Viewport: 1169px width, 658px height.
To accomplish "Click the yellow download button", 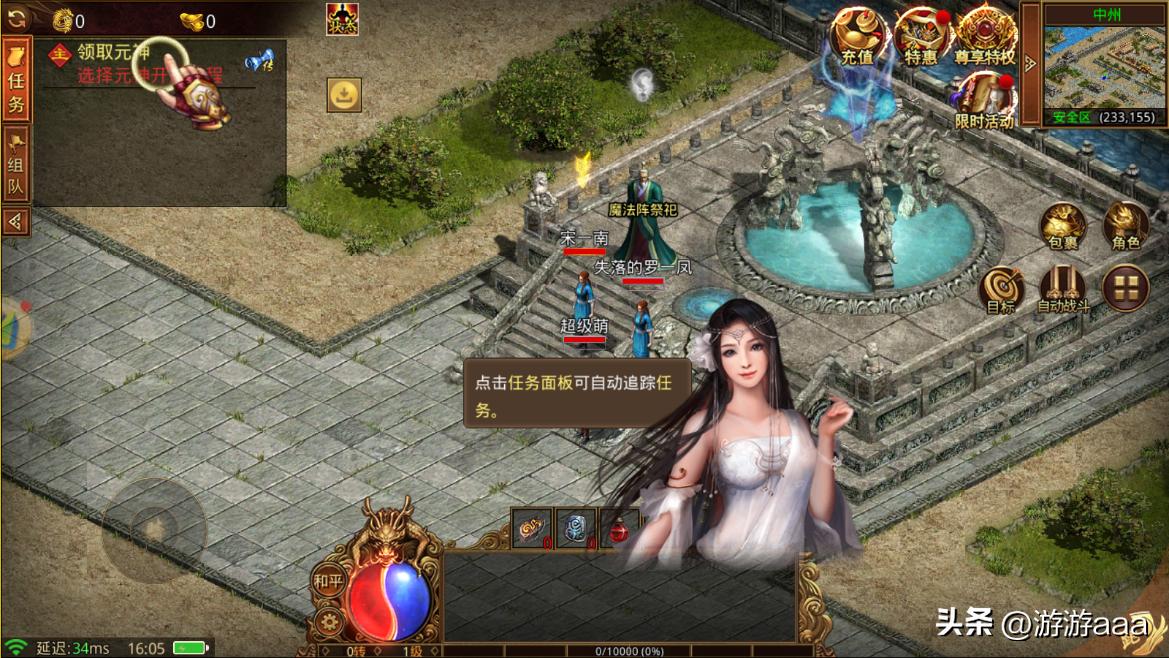I will tap(344, 95).
